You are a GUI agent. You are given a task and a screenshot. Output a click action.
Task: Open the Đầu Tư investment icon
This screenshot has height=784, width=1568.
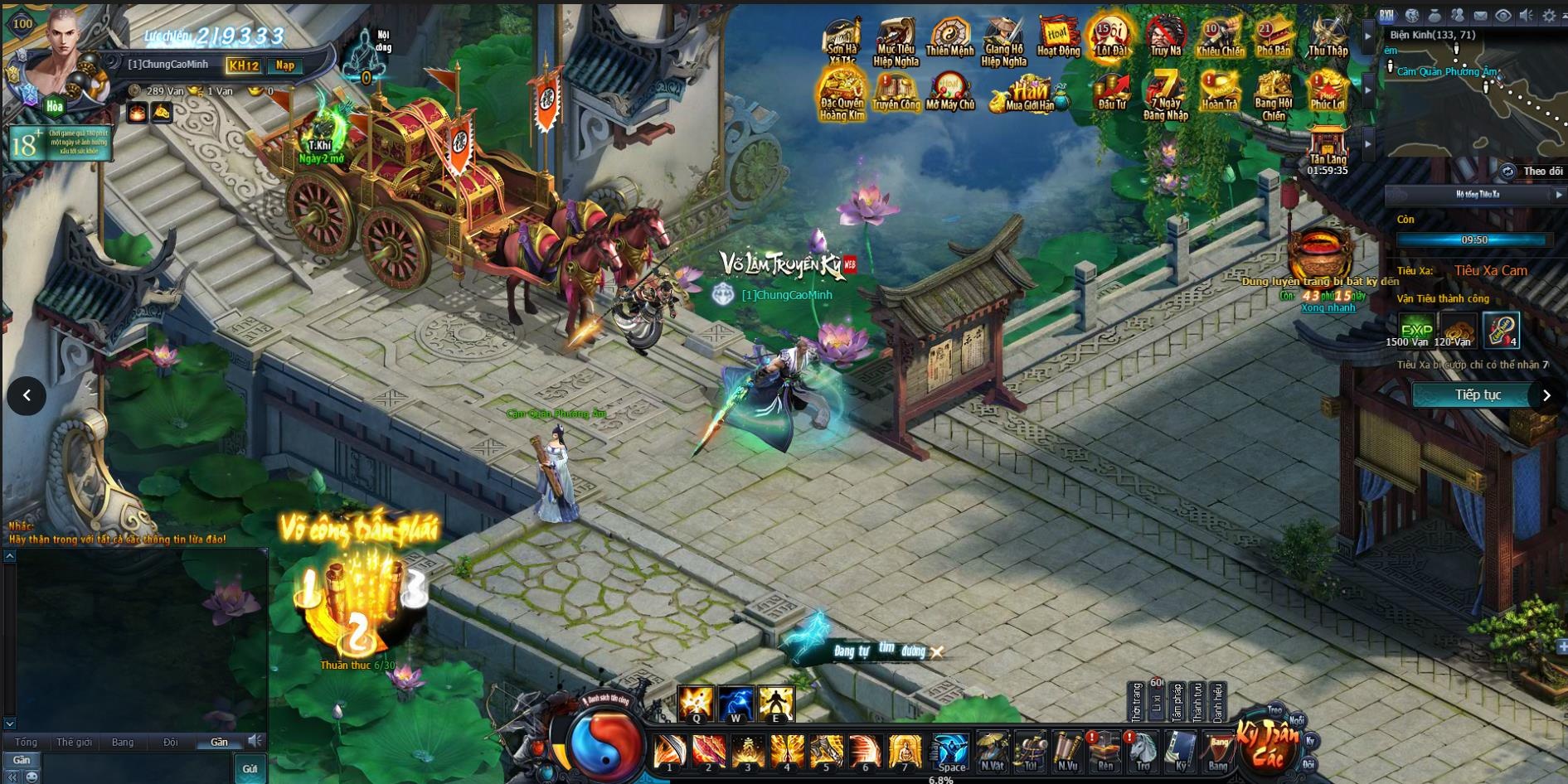click(1111, 91)
